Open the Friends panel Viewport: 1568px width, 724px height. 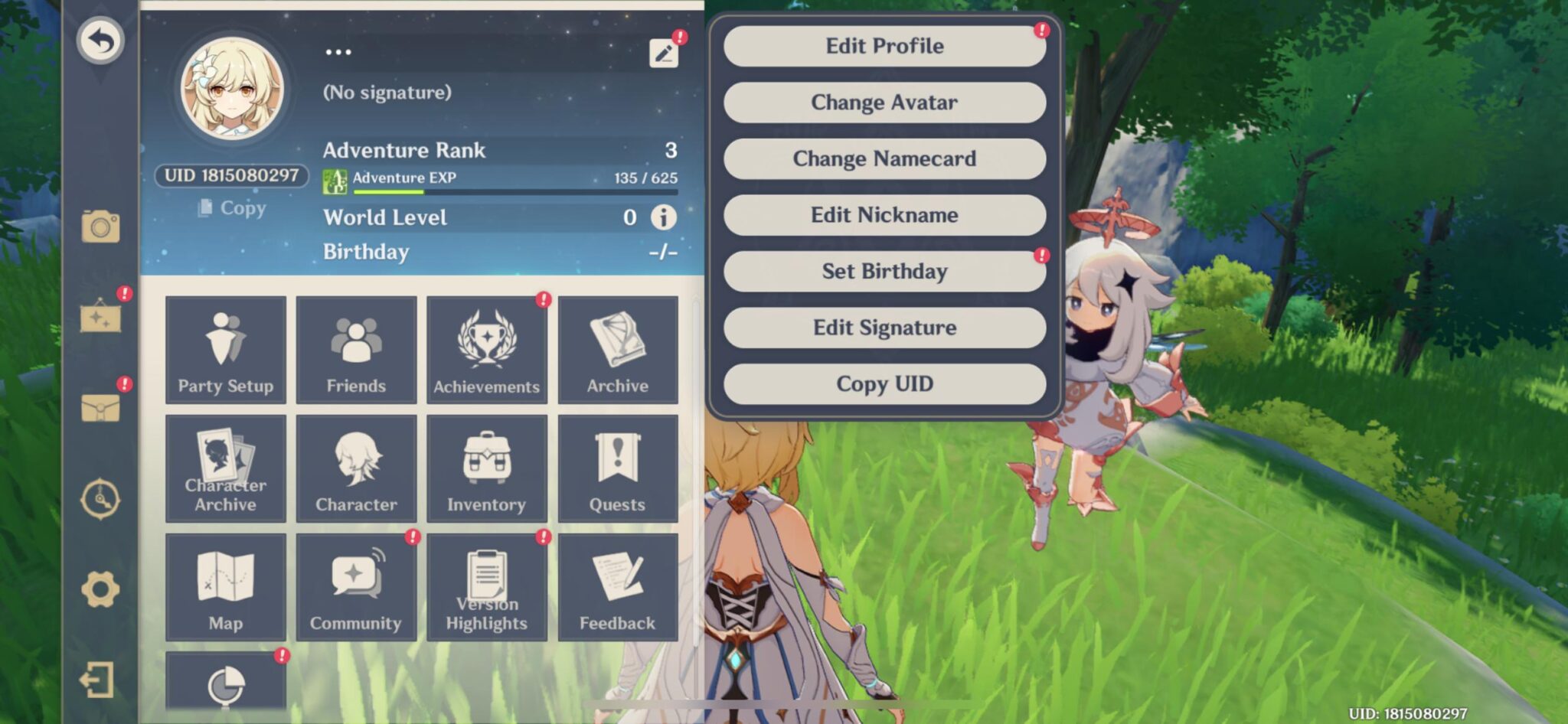356,349
